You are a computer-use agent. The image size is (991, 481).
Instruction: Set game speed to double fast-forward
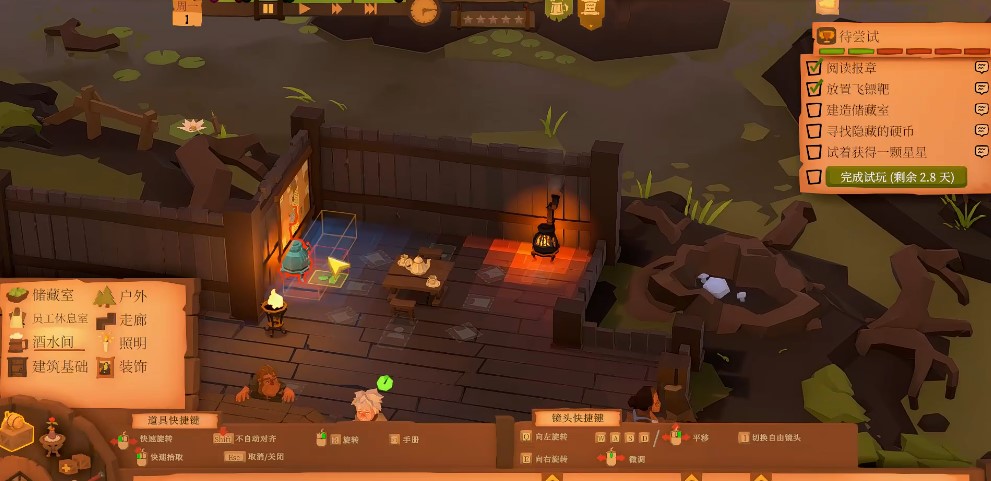point(337,9)
